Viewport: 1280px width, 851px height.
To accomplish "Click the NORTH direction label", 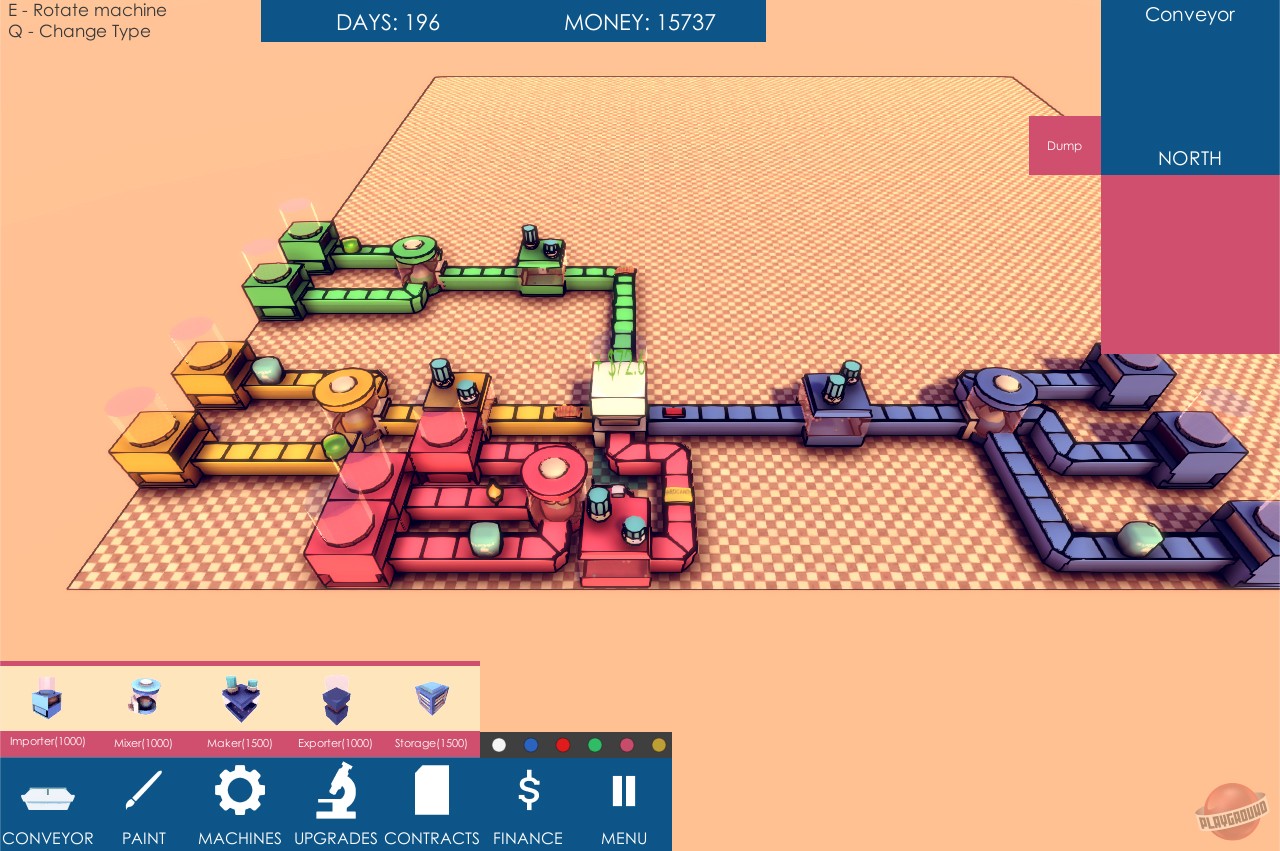I will (1190, 158).
